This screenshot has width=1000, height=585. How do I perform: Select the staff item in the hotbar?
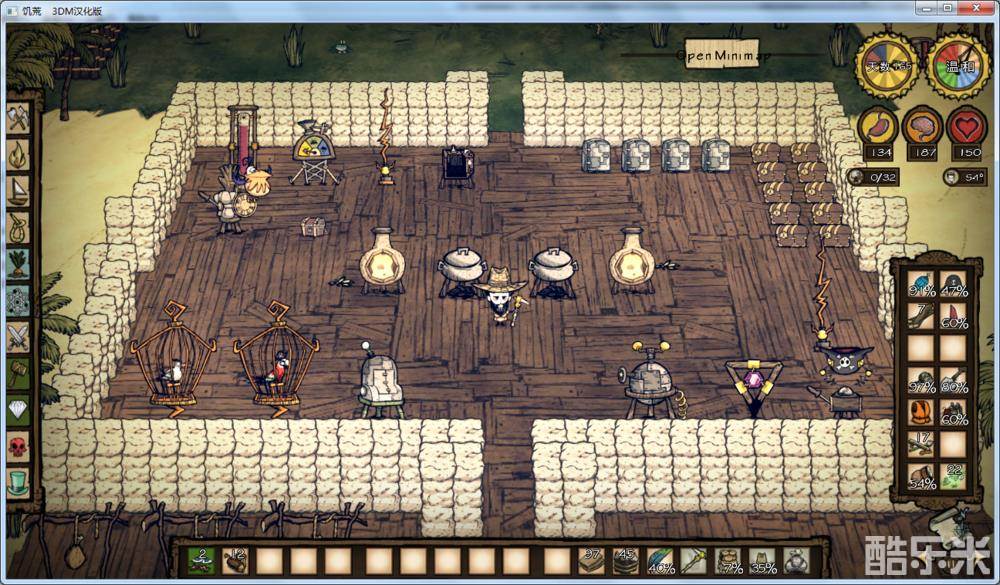693,560
